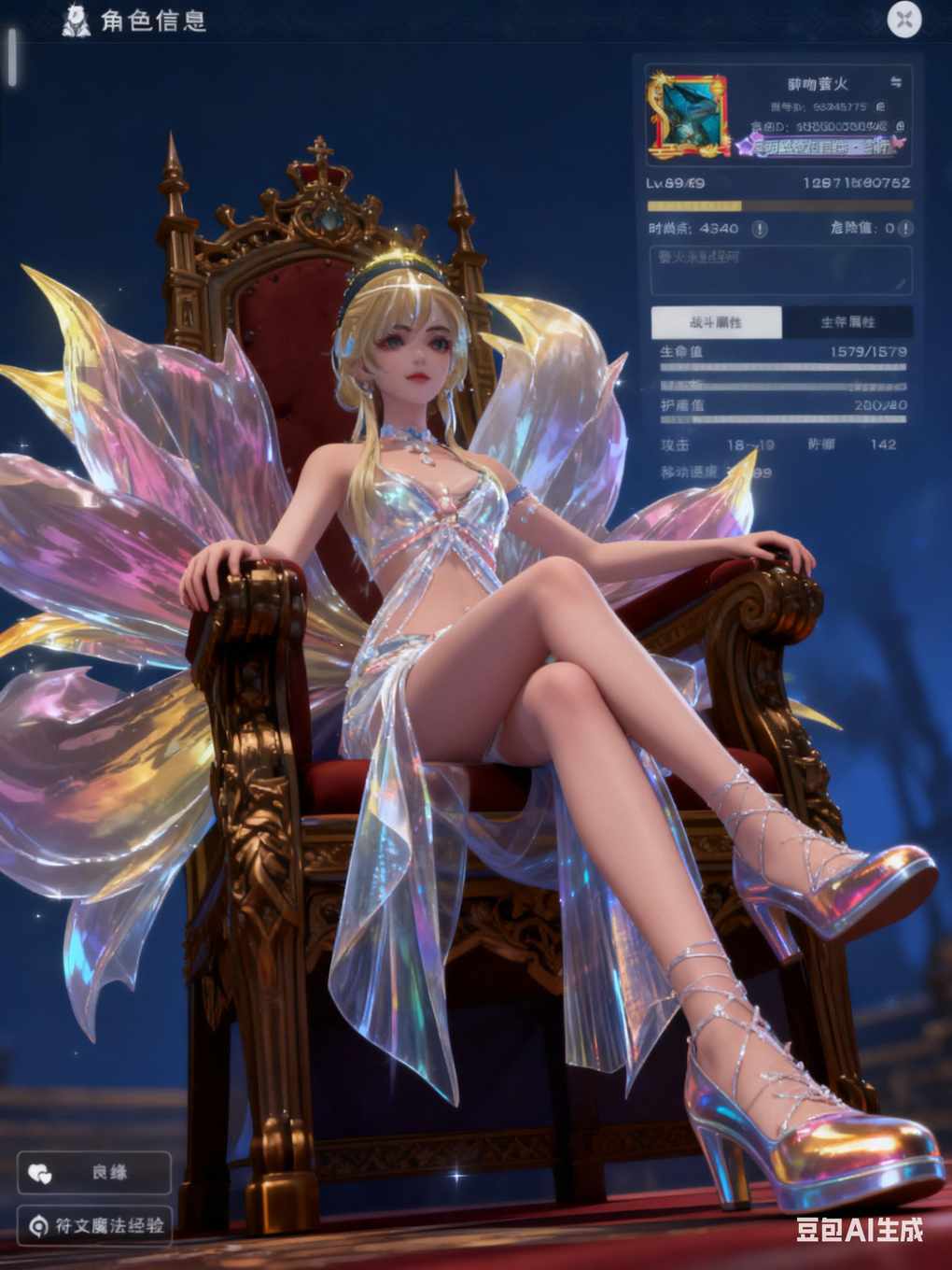Open 符文魔法经验 rune magic experience
Image resolution: width=952 pixels, height=1270 pixels.
pos(94,1224)
